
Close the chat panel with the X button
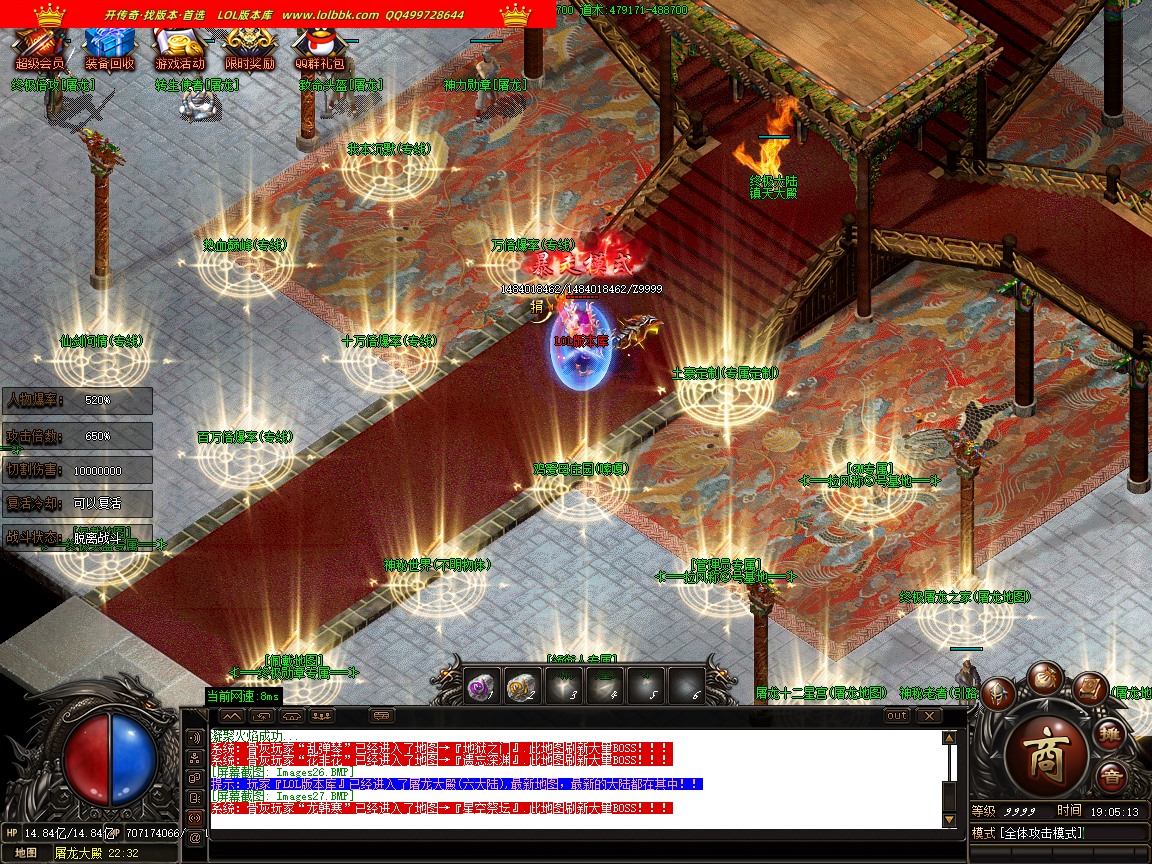(x=929, y=716)
